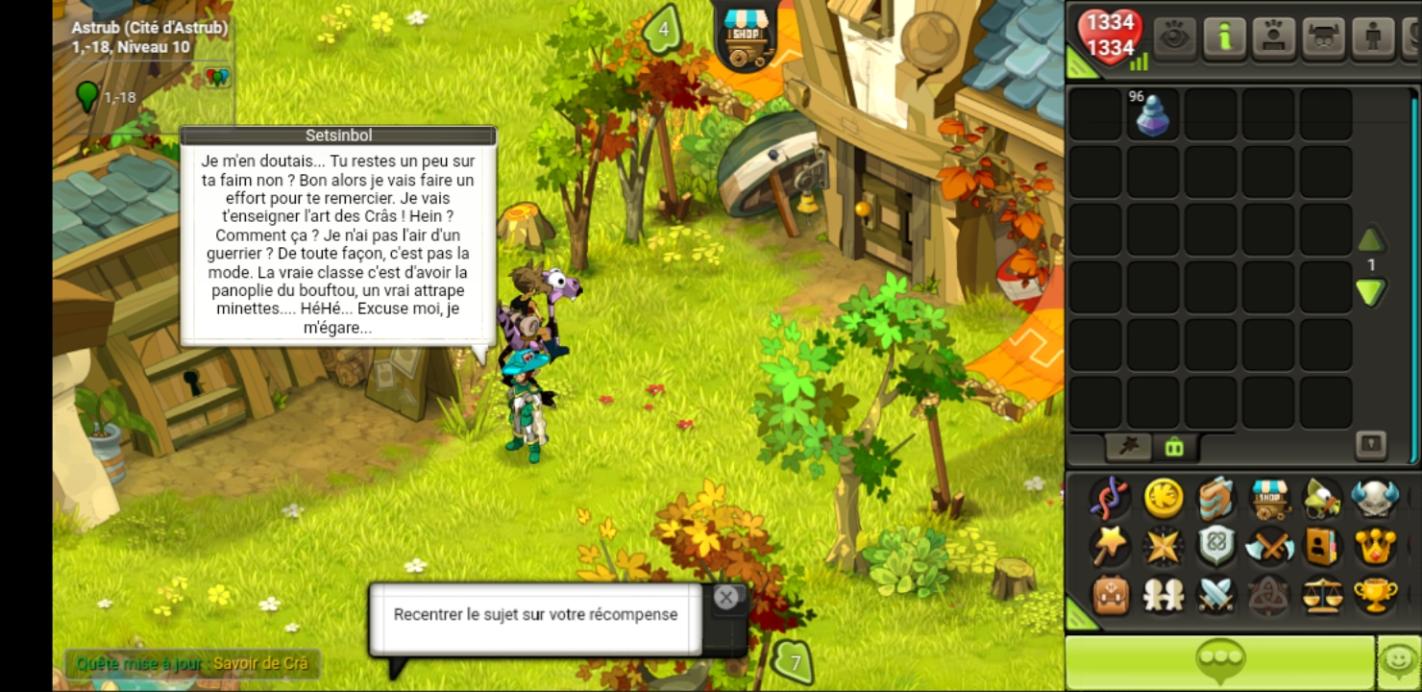Toggle the eye visibility button

click(x=1174, y=37)
